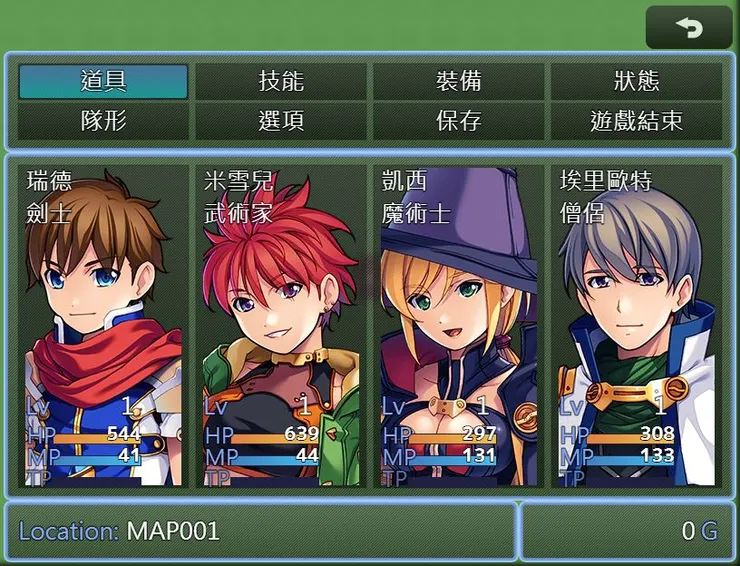Select the 隊形 formation entry

pos(103,122)
